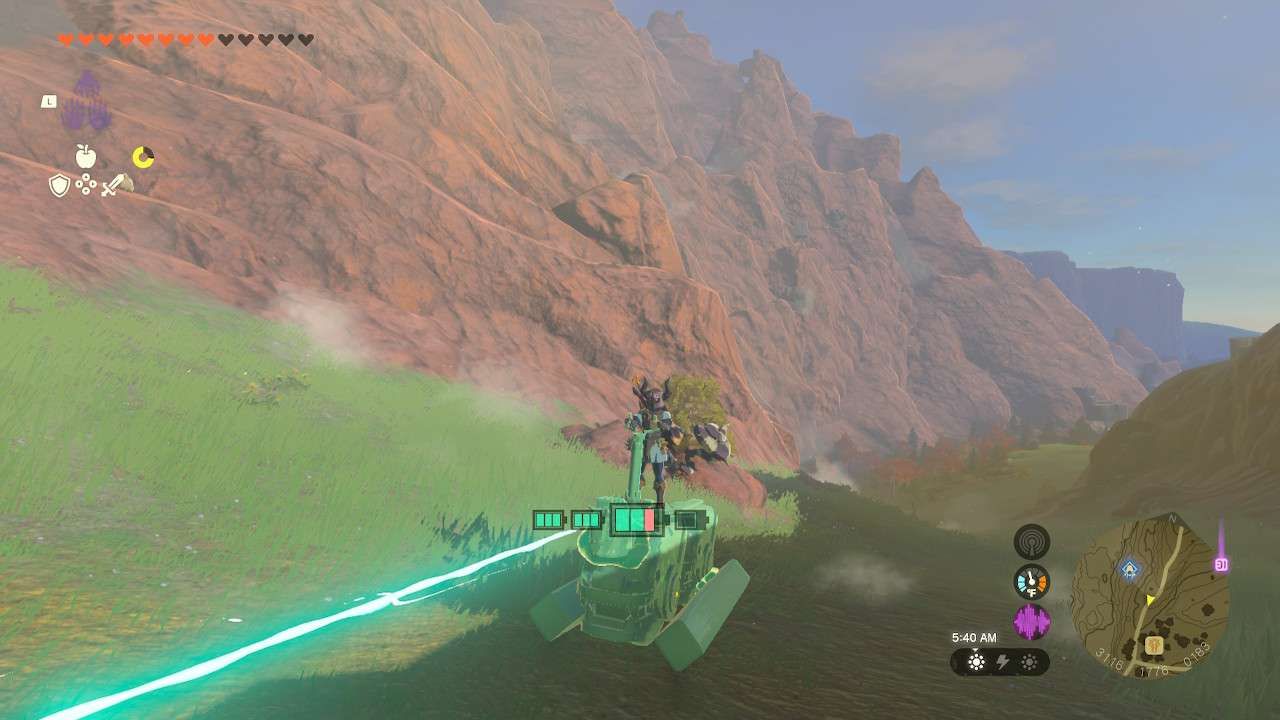Screen dimensions: 1280x720
Task: Open the temperature gauge indicator
Action: [1031, 582]
